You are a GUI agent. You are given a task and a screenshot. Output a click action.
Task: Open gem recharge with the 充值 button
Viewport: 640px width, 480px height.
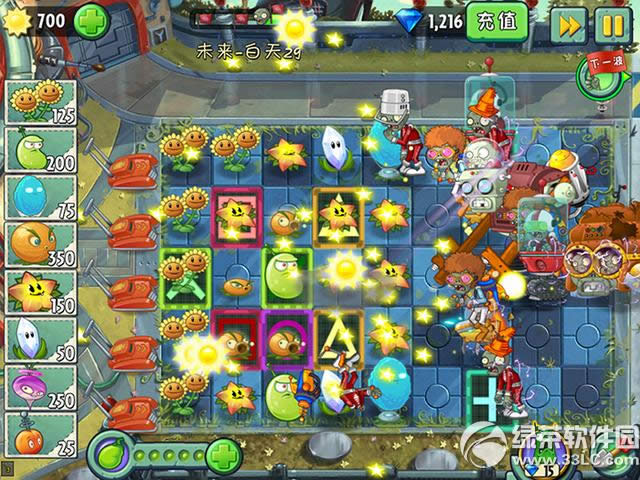pyautogui.click(x=497, y=21)
